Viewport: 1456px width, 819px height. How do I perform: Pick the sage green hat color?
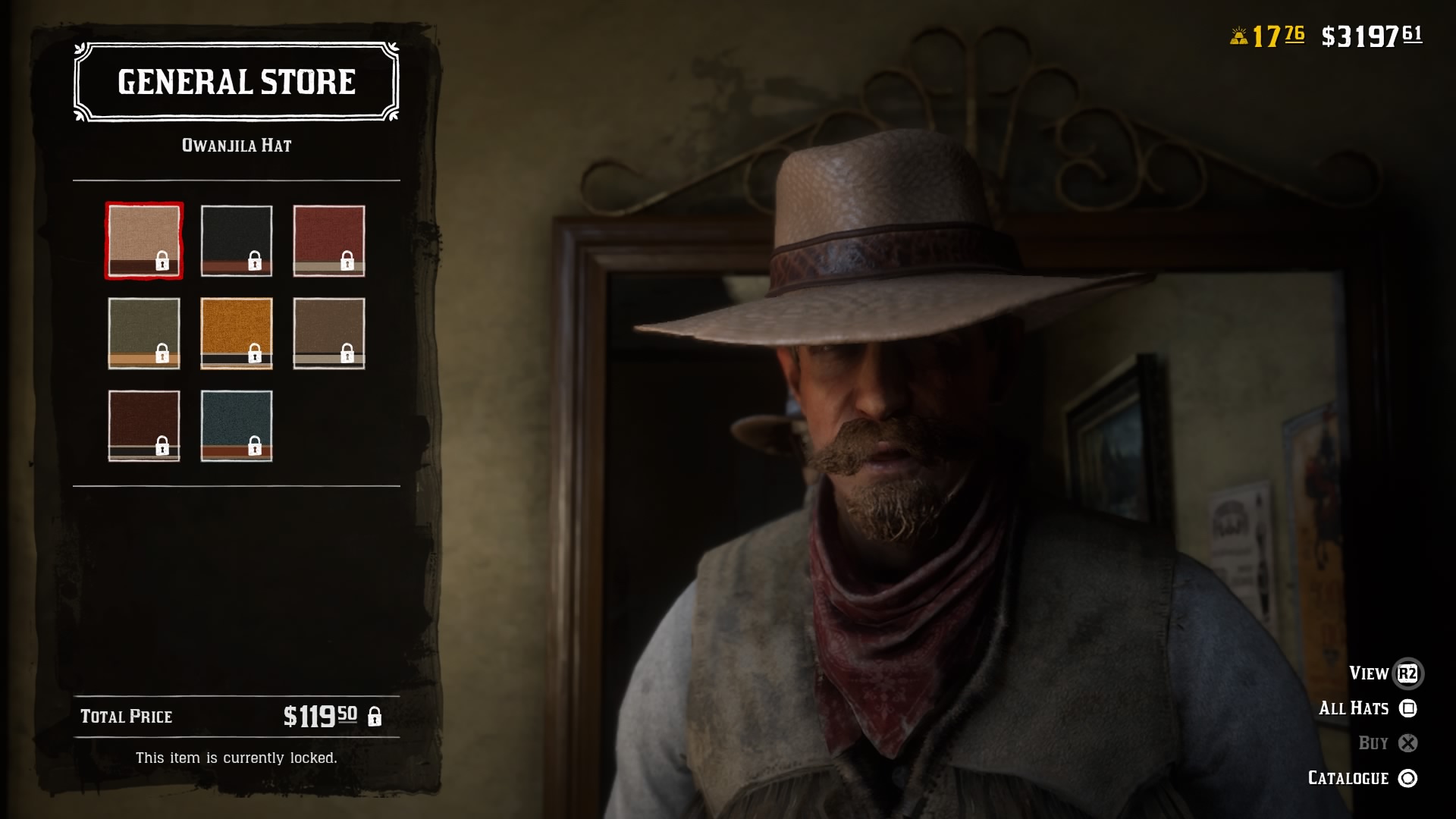(144, 332)
